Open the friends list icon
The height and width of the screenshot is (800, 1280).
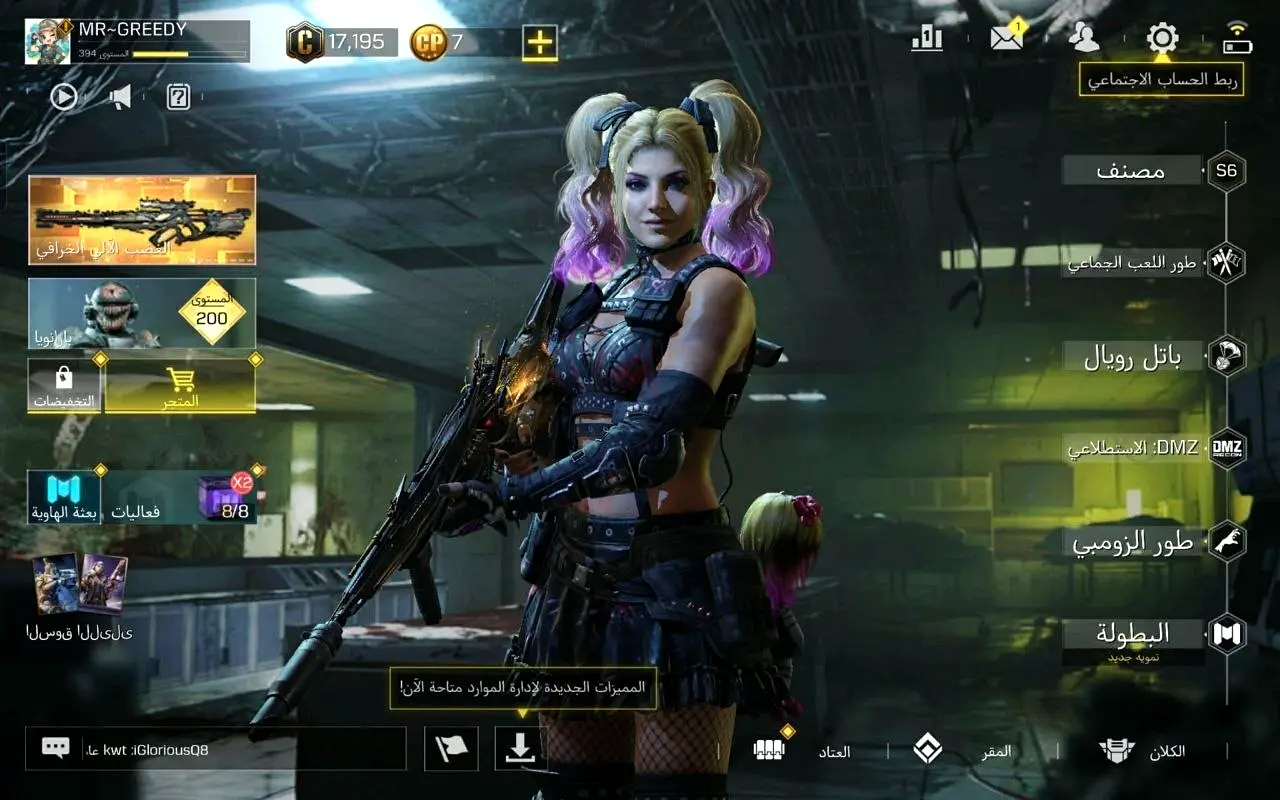click(1083, 39)
